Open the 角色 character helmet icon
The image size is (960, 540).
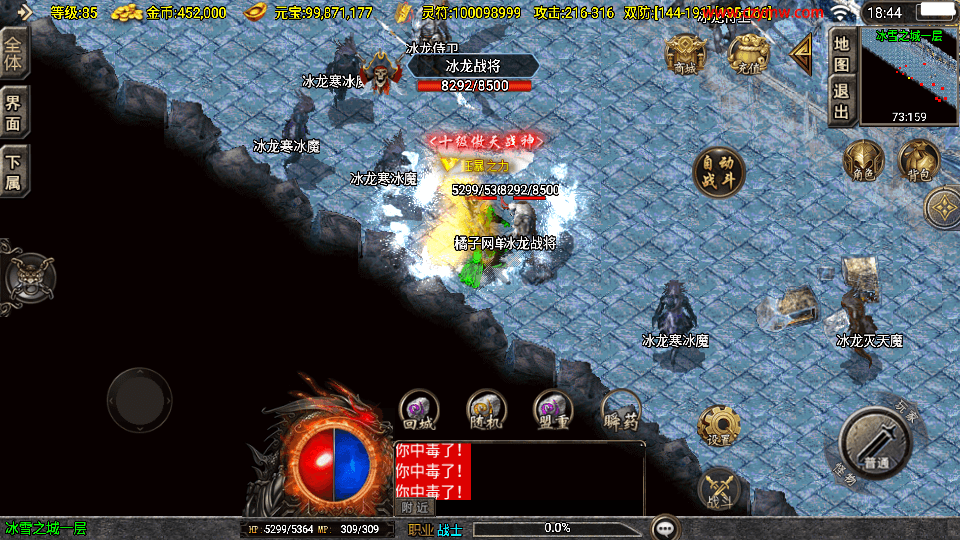click(x=863, y=162)
